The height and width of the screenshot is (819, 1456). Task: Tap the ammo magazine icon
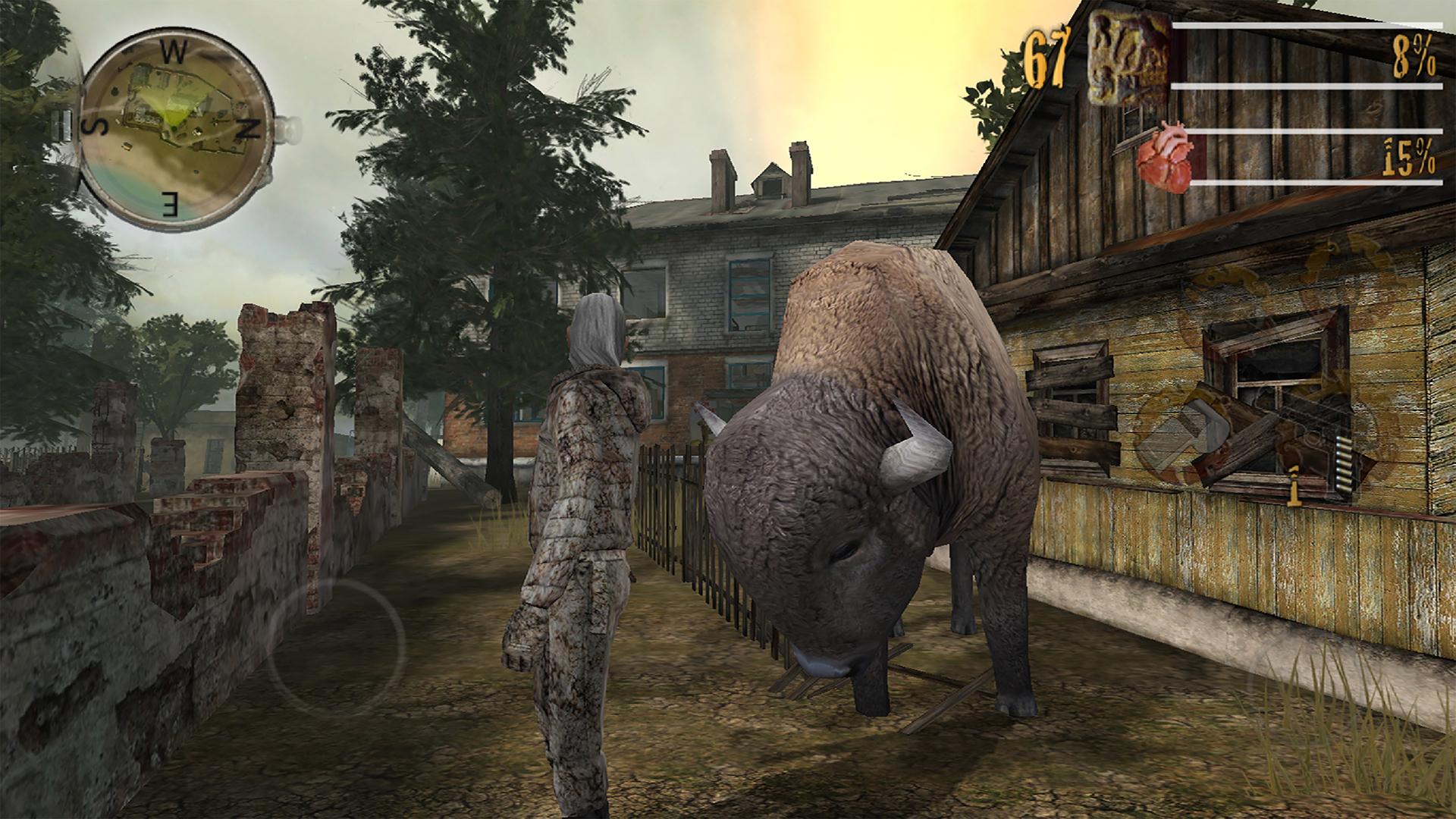[x=1342, y=464]
